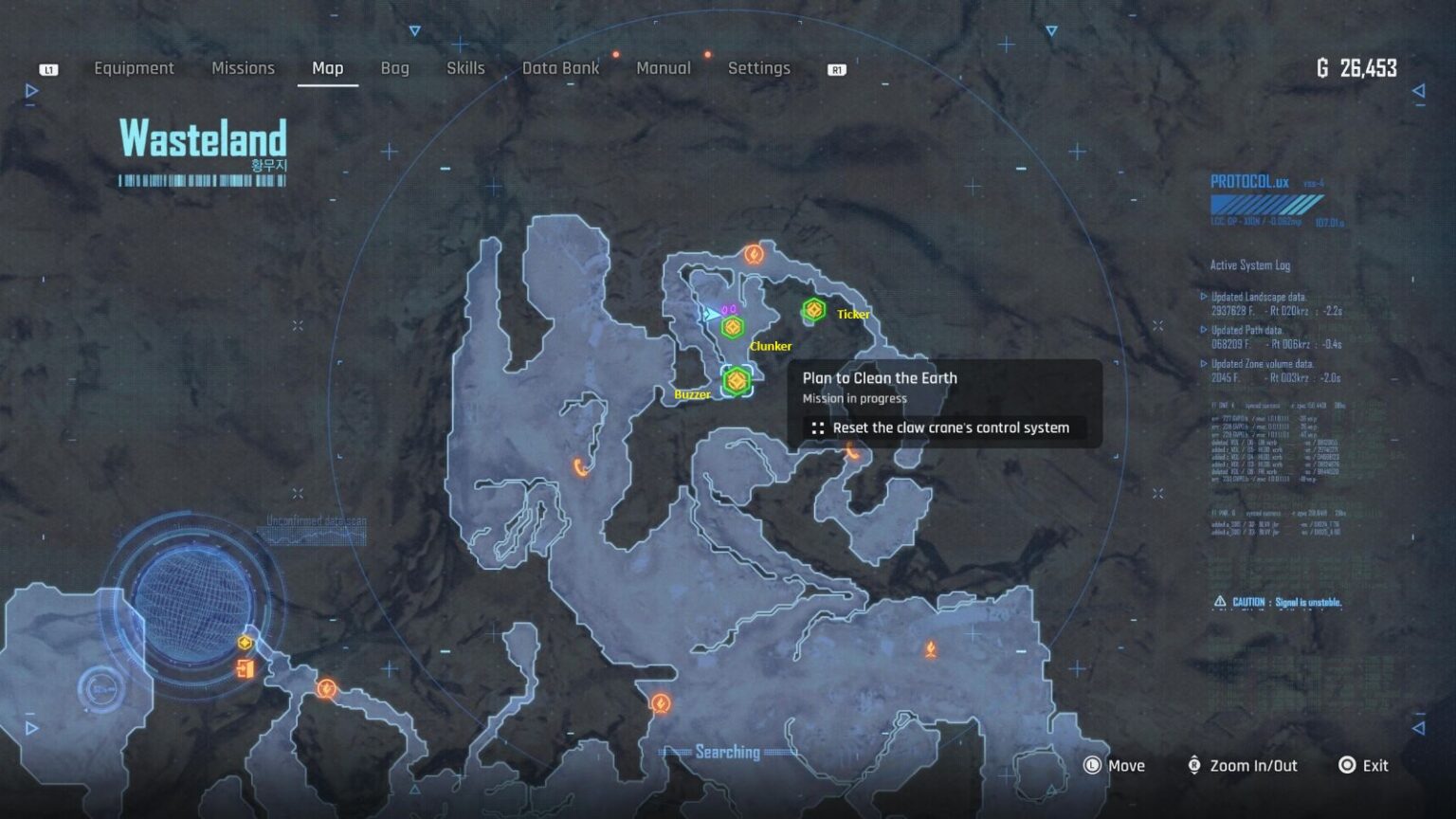Open the Bag tab
Screen dimensions: 1456x819
(394, 68)
